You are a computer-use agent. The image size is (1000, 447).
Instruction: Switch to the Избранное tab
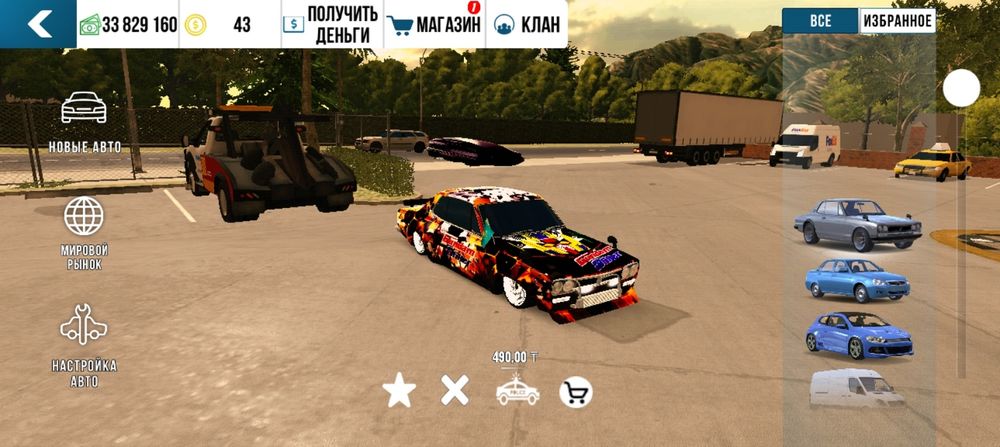click(897, 21)
